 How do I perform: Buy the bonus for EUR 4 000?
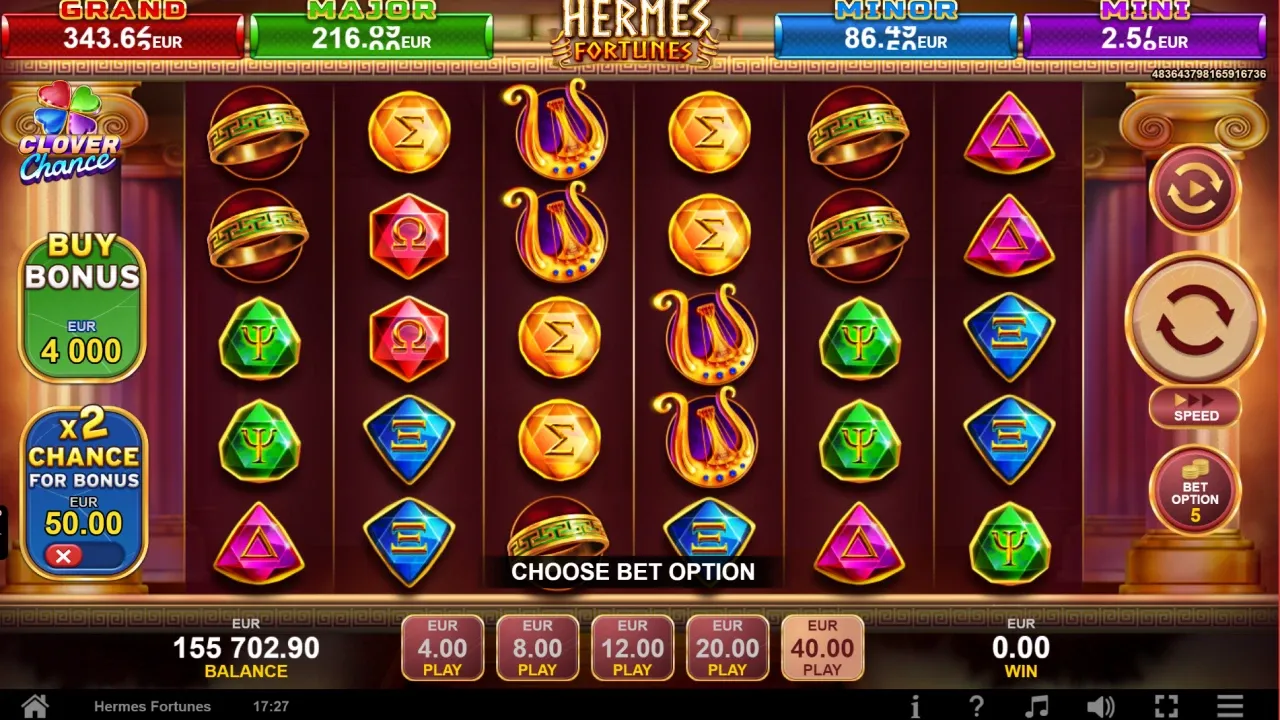pos(82,307)
